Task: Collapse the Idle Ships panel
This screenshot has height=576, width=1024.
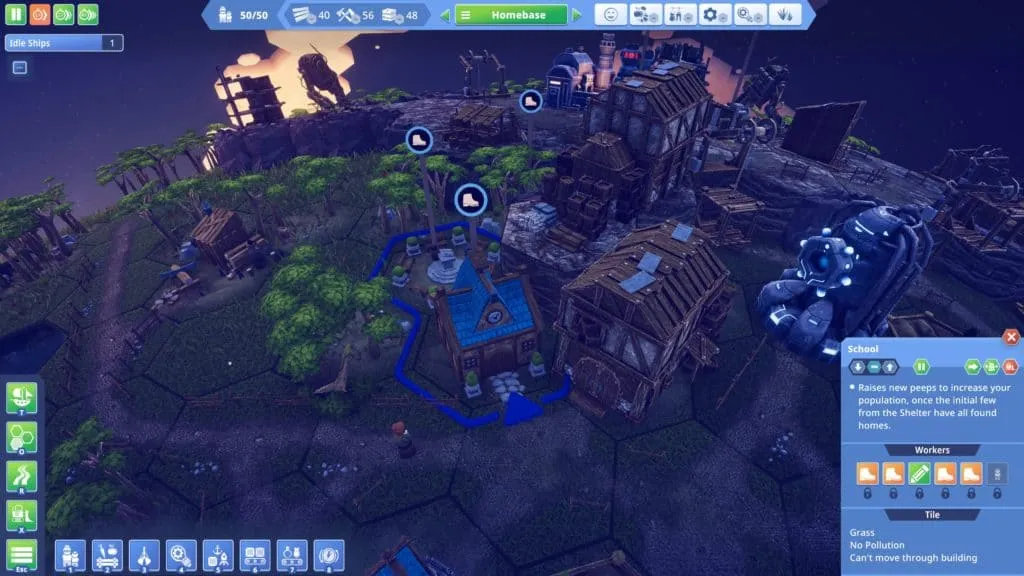Action: tap(19, 68)
